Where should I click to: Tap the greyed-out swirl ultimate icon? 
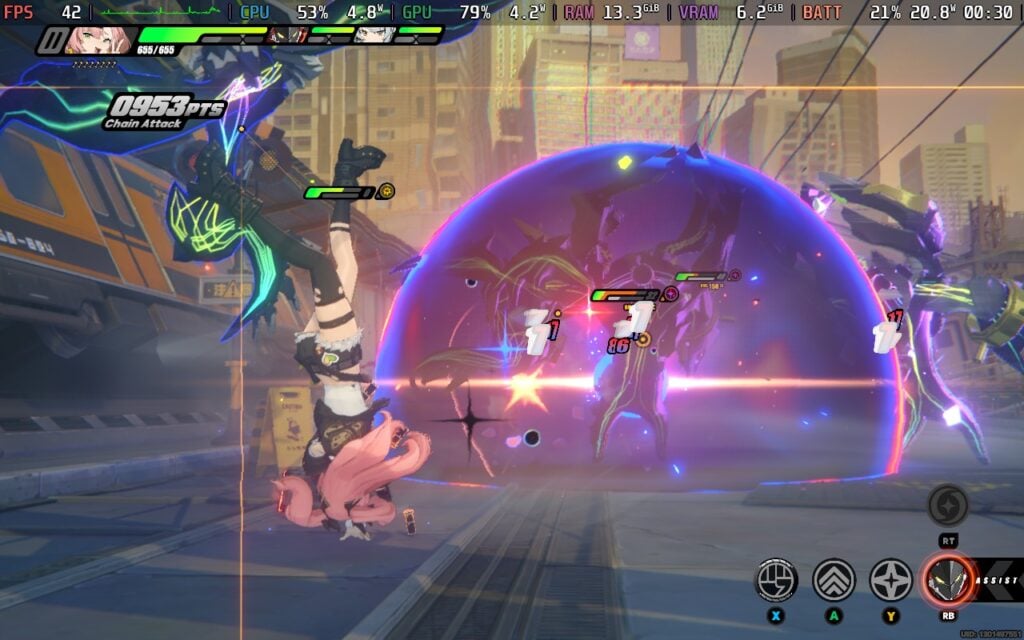(947, 506)
